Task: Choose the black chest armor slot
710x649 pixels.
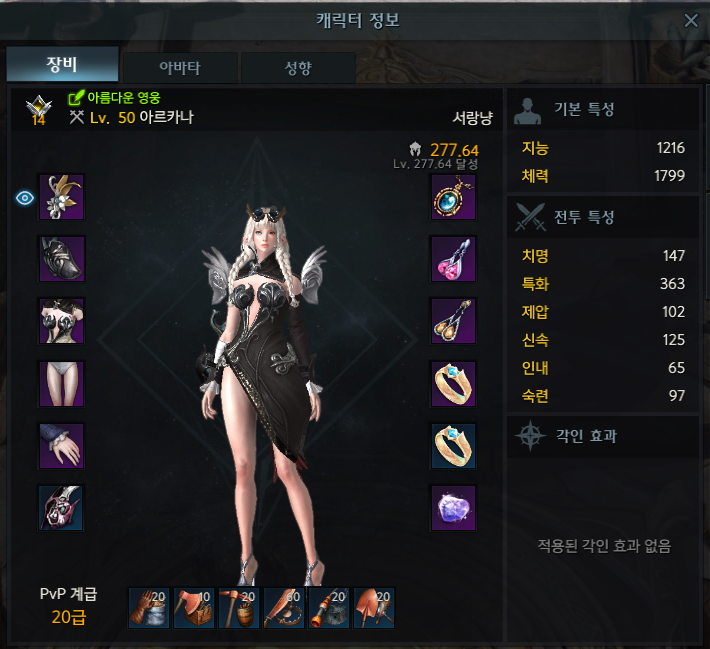Action: point(62,322)
